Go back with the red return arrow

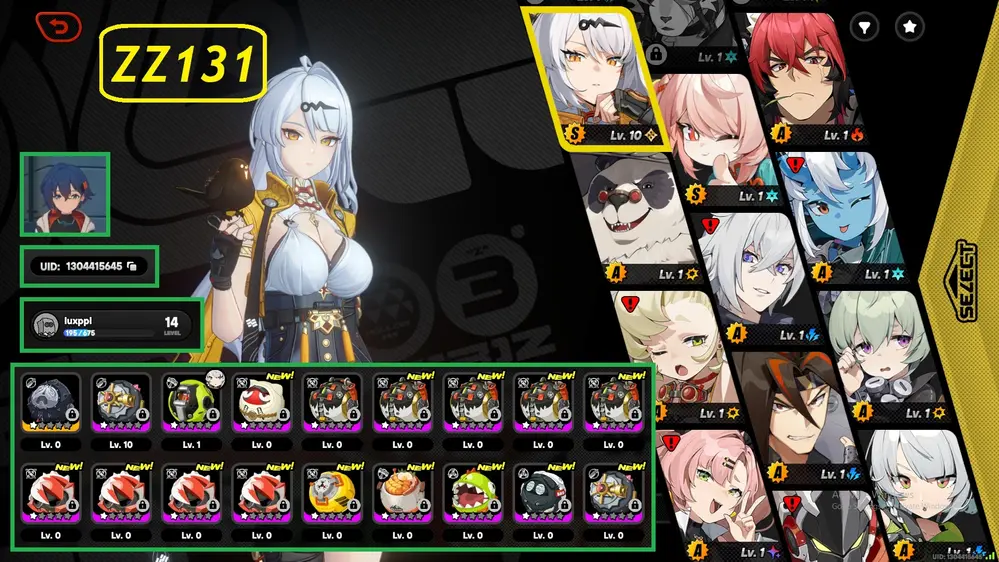[59, 28]
